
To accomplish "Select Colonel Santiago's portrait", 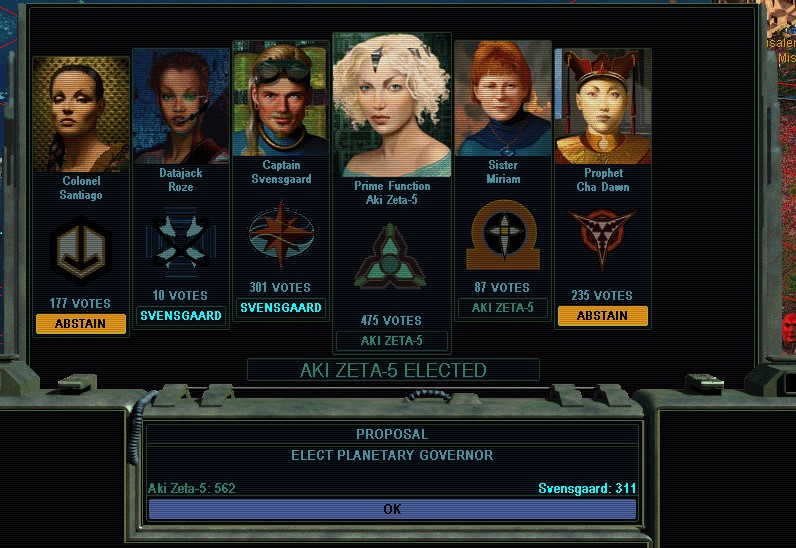I will pos(81,114).
